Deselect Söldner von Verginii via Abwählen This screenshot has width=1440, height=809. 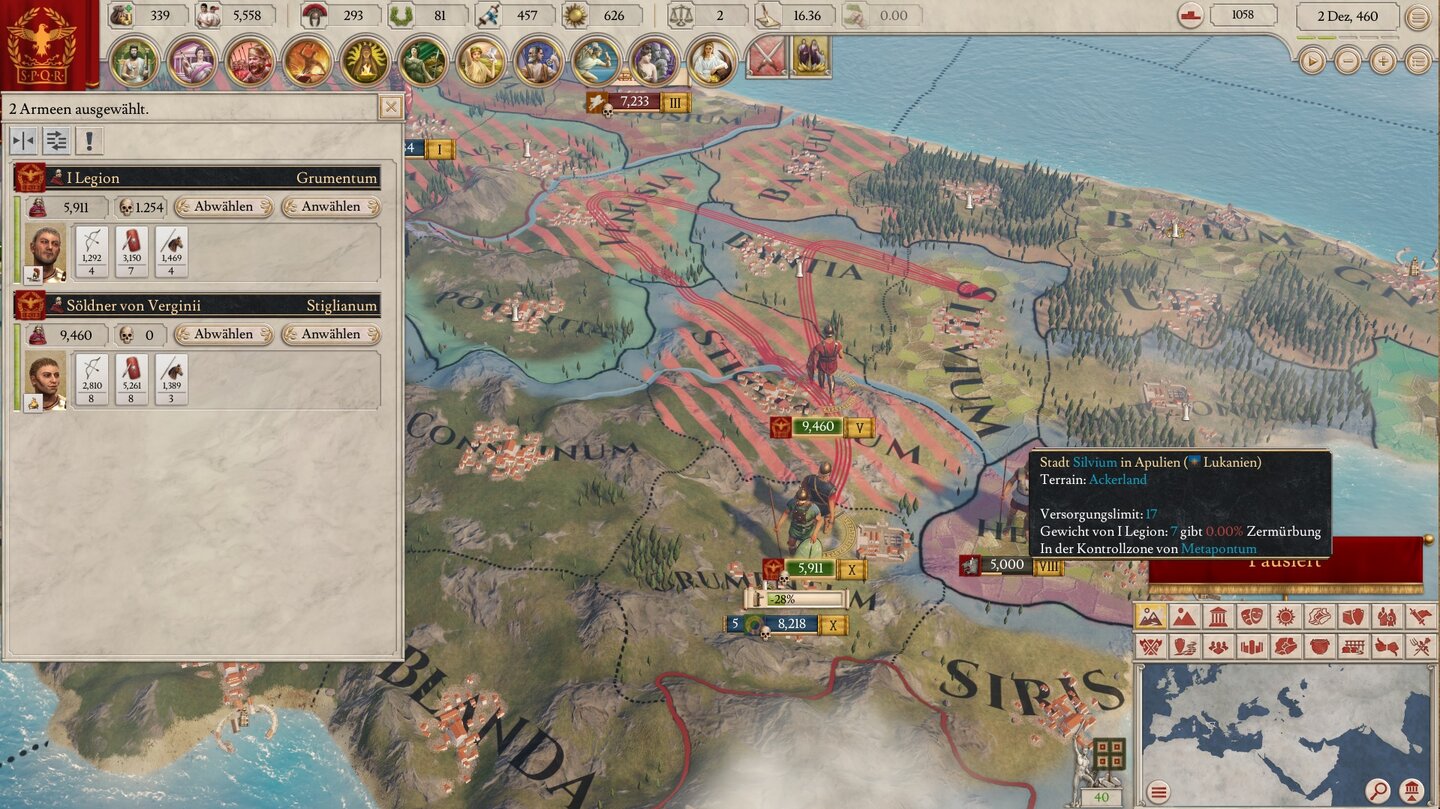pyautogui.click(x=224, y=334)
